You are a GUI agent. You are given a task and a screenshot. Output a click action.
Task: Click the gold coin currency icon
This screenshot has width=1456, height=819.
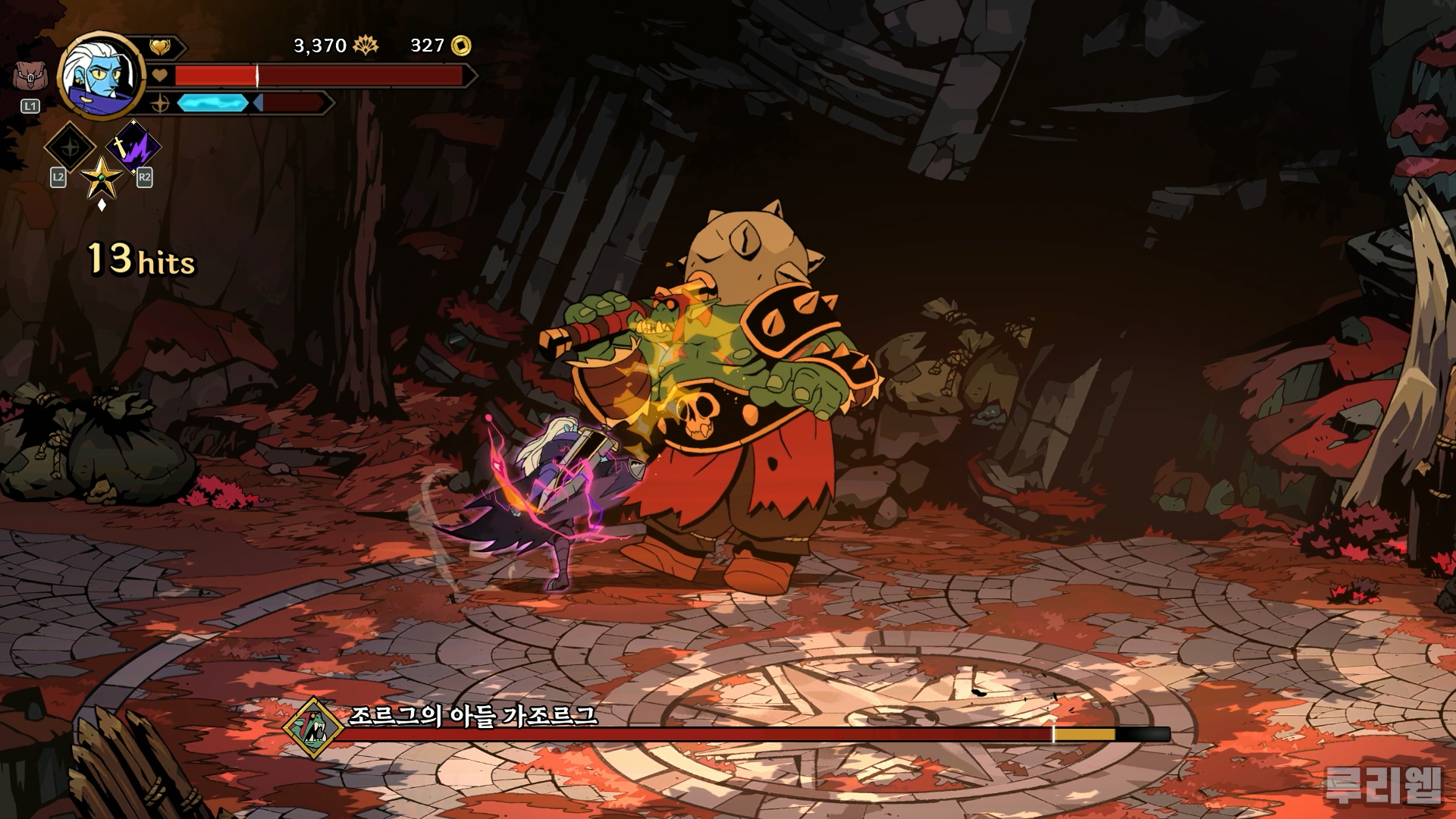click(x=461, y=46)
